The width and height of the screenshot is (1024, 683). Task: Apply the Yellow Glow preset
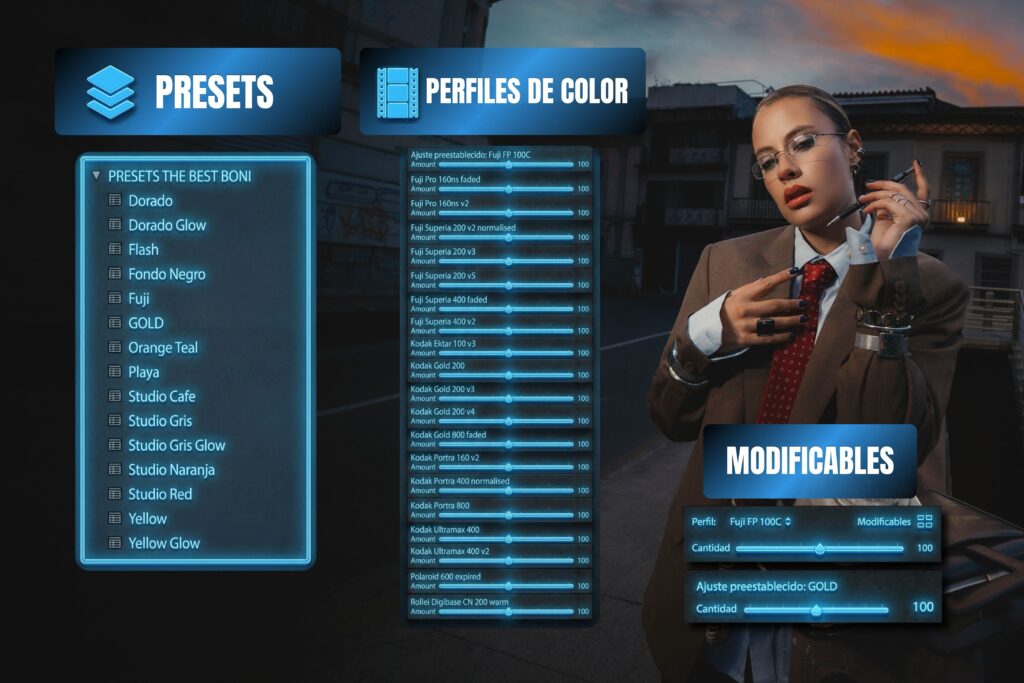163,543
